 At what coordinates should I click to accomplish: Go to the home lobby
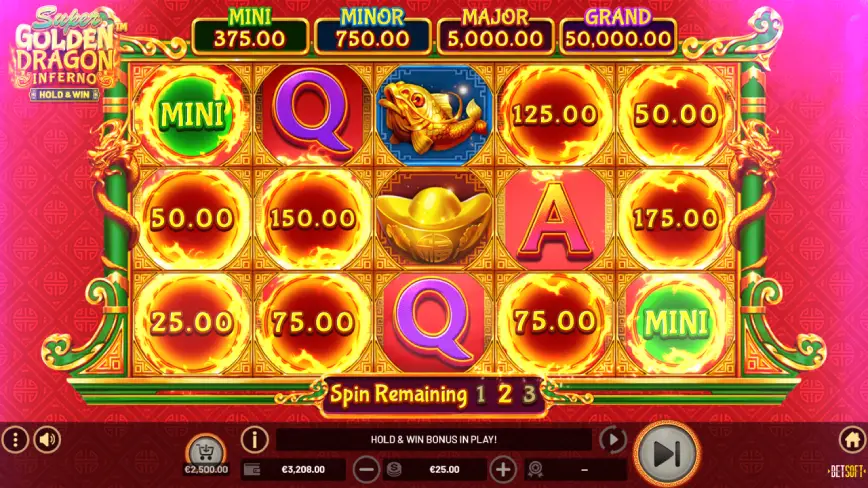[x=851, y=439]
